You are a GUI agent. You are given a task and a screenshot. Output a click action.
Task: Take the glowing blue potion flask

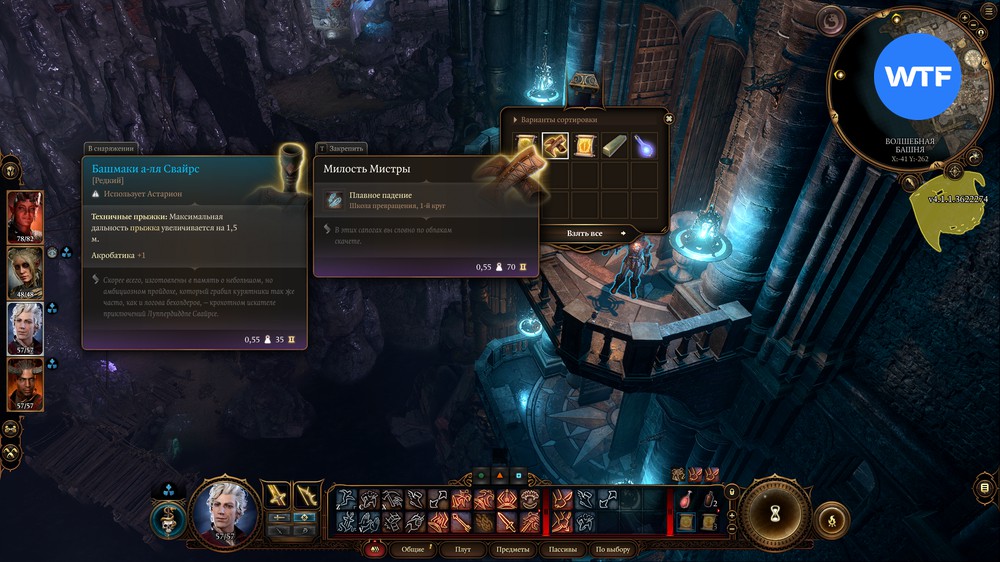pyautogui.click(x=645, y=147)
